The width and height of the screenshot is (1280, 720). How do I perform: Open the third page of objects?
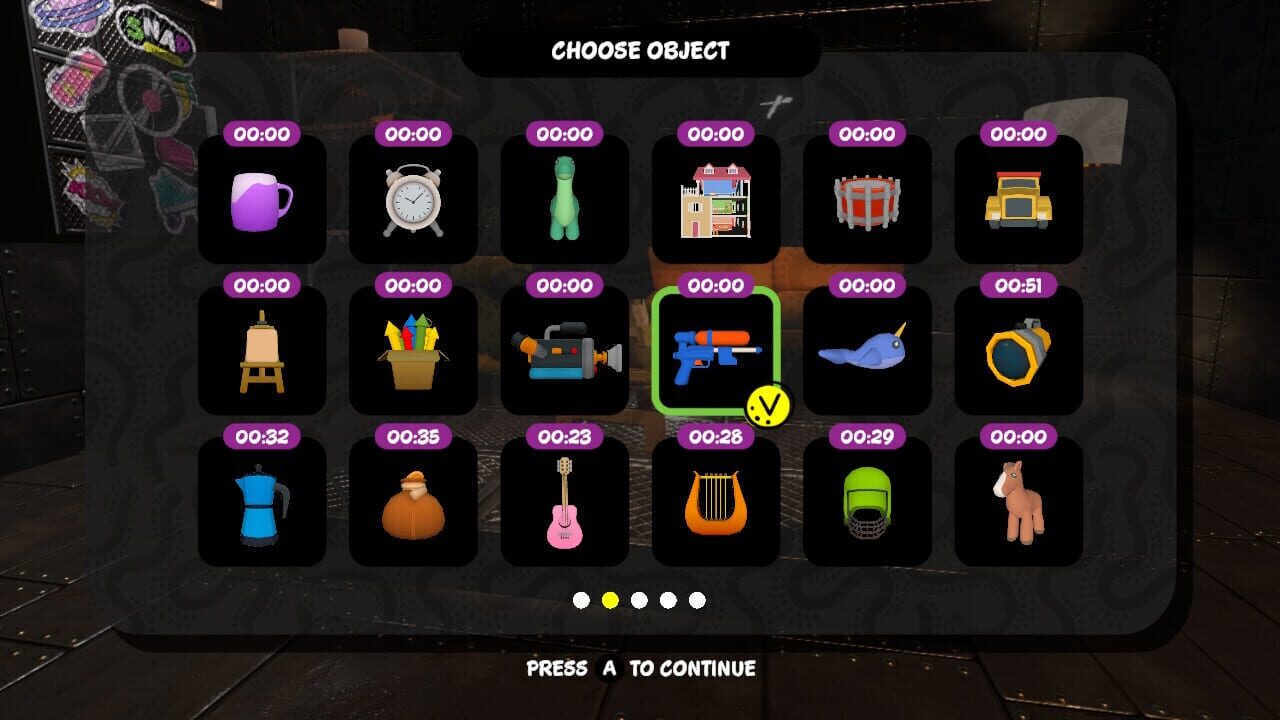coord(637,600)
